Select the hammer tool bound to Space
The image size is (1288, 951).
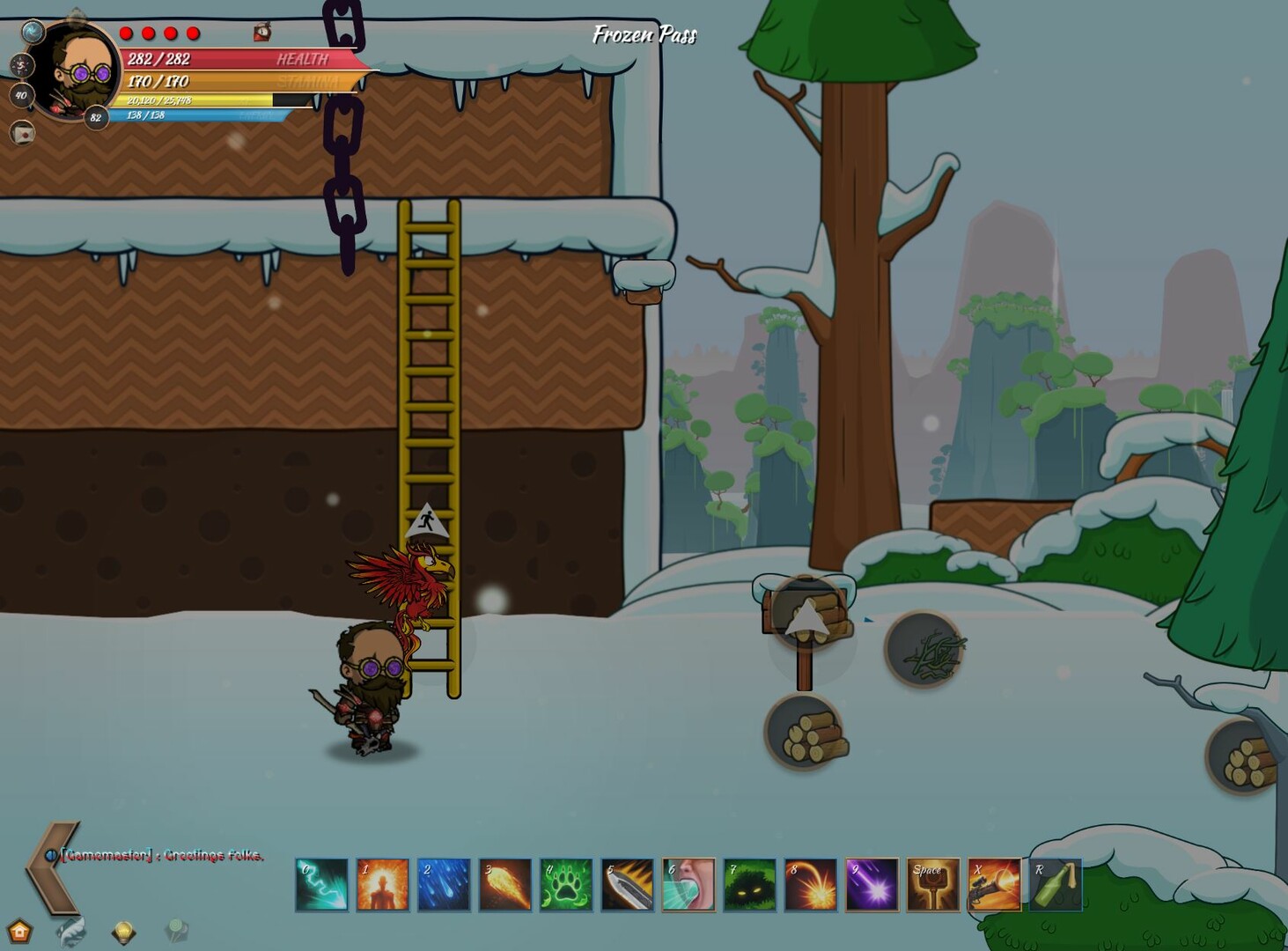click(931, 884)
